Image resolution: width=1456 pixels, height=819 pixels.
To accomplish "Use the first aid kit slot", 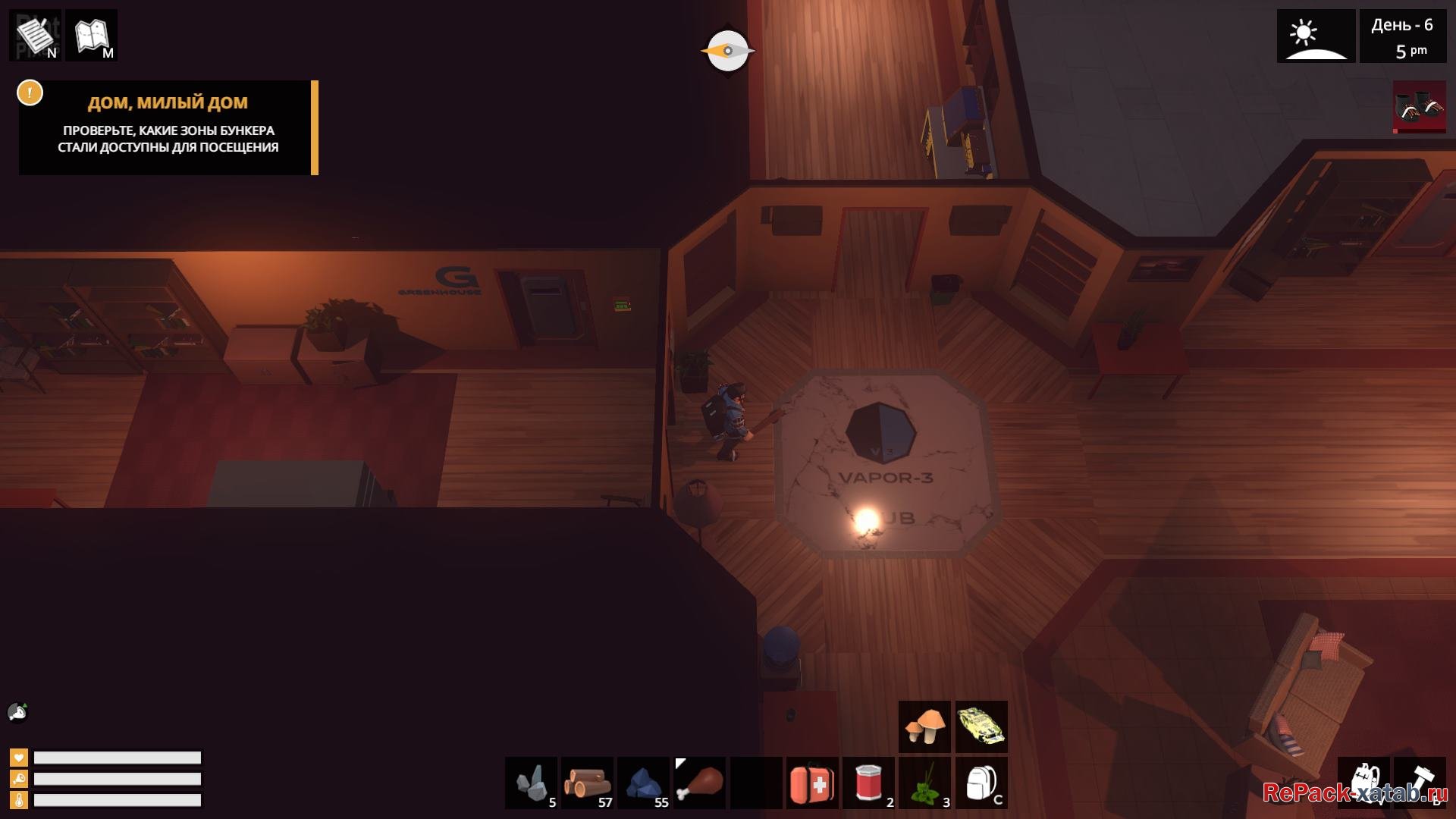I will coord(812,783).
